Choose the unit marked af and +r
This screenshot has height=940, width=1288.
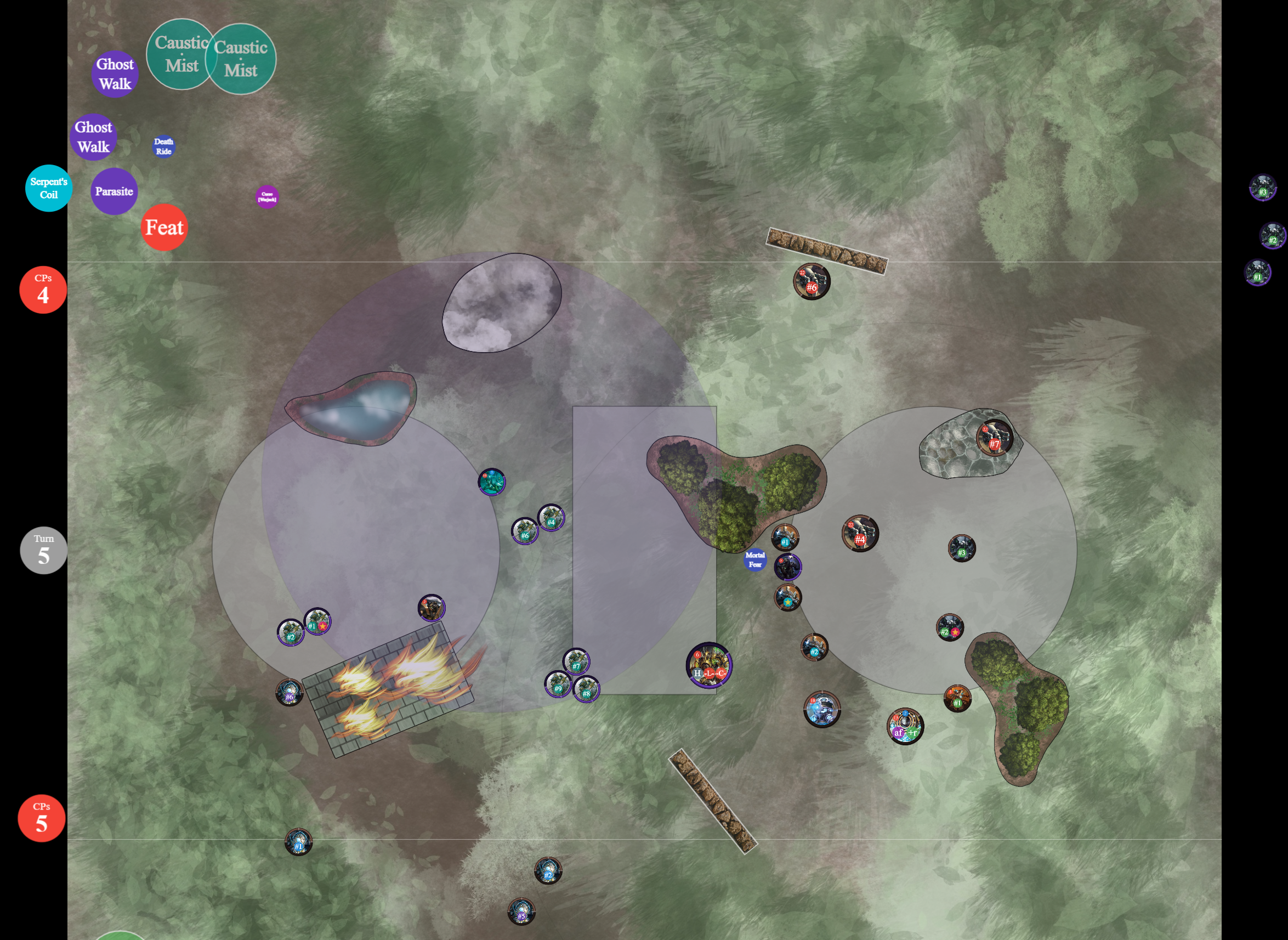[905, 726]
